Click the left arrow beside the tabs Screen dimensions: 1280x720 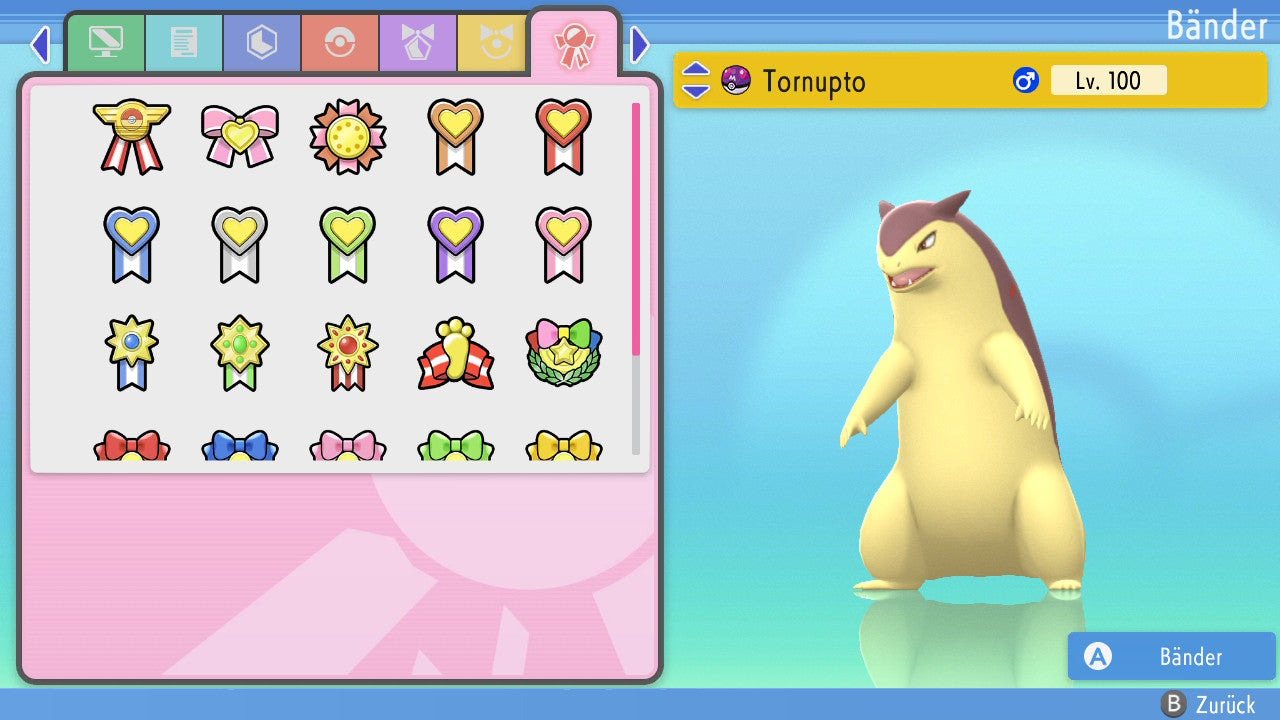pyautogui.click(x=40, y=44)
